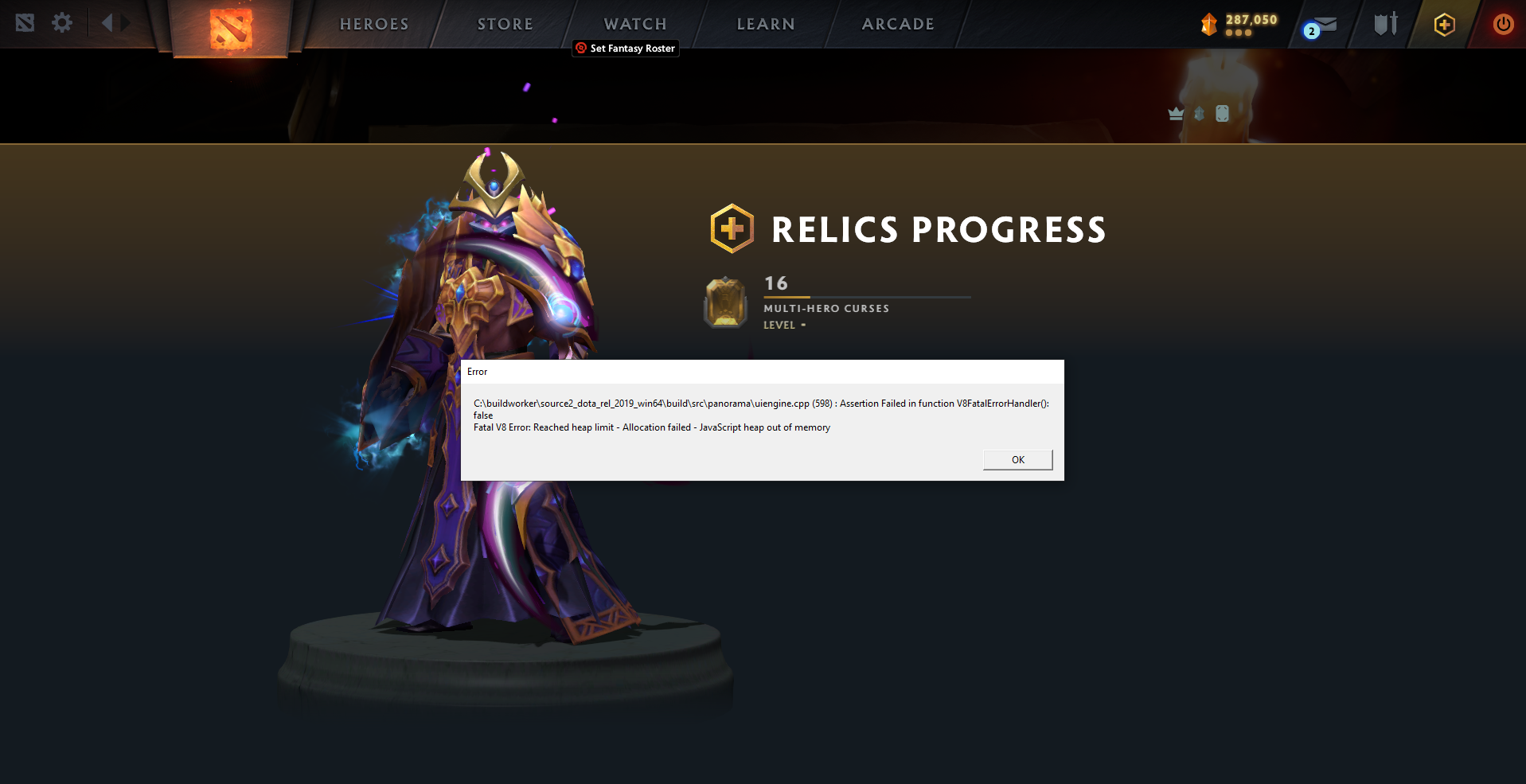Expand shard options via the three dots
This screenshot has height=784, width=1526.
(1239, 33)
